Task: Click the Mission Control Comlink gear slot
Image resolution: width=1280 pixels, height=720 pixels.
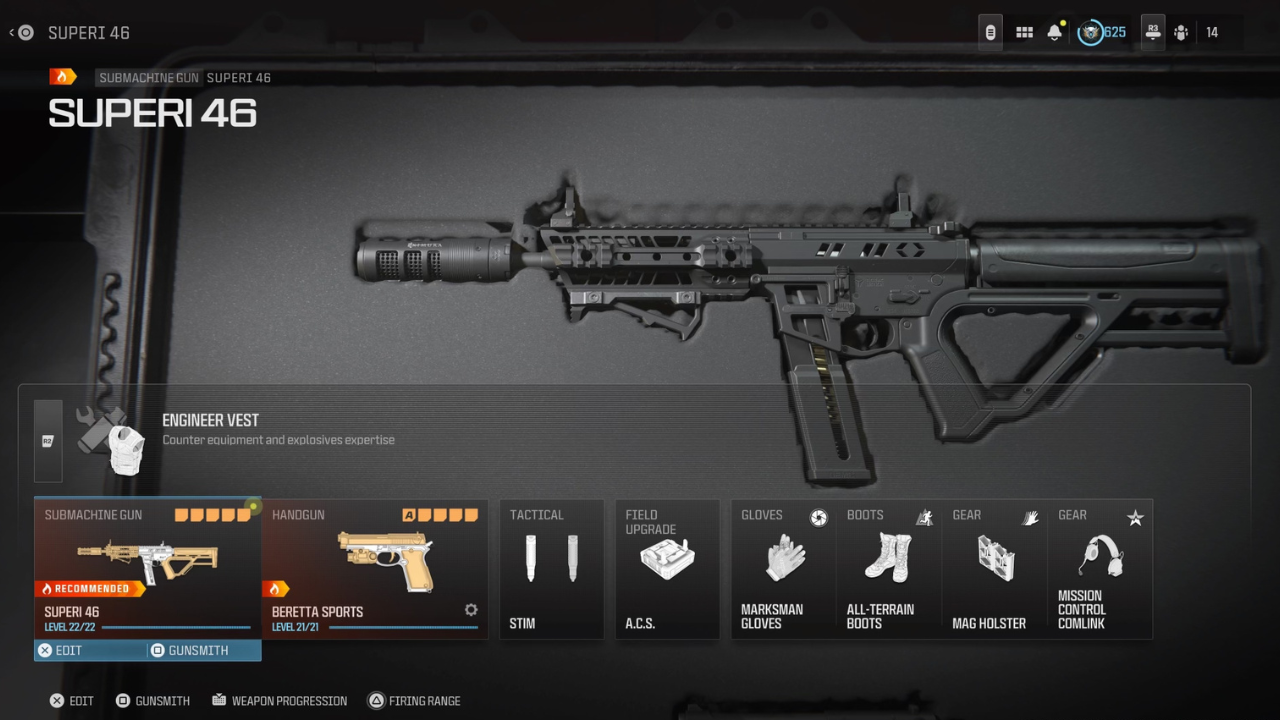Action: pos(1100,570)
